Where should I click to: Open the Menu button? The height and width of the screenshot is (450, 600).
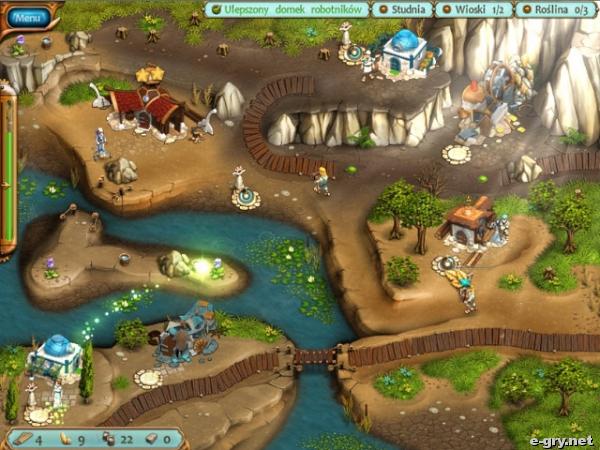(29, 17)
